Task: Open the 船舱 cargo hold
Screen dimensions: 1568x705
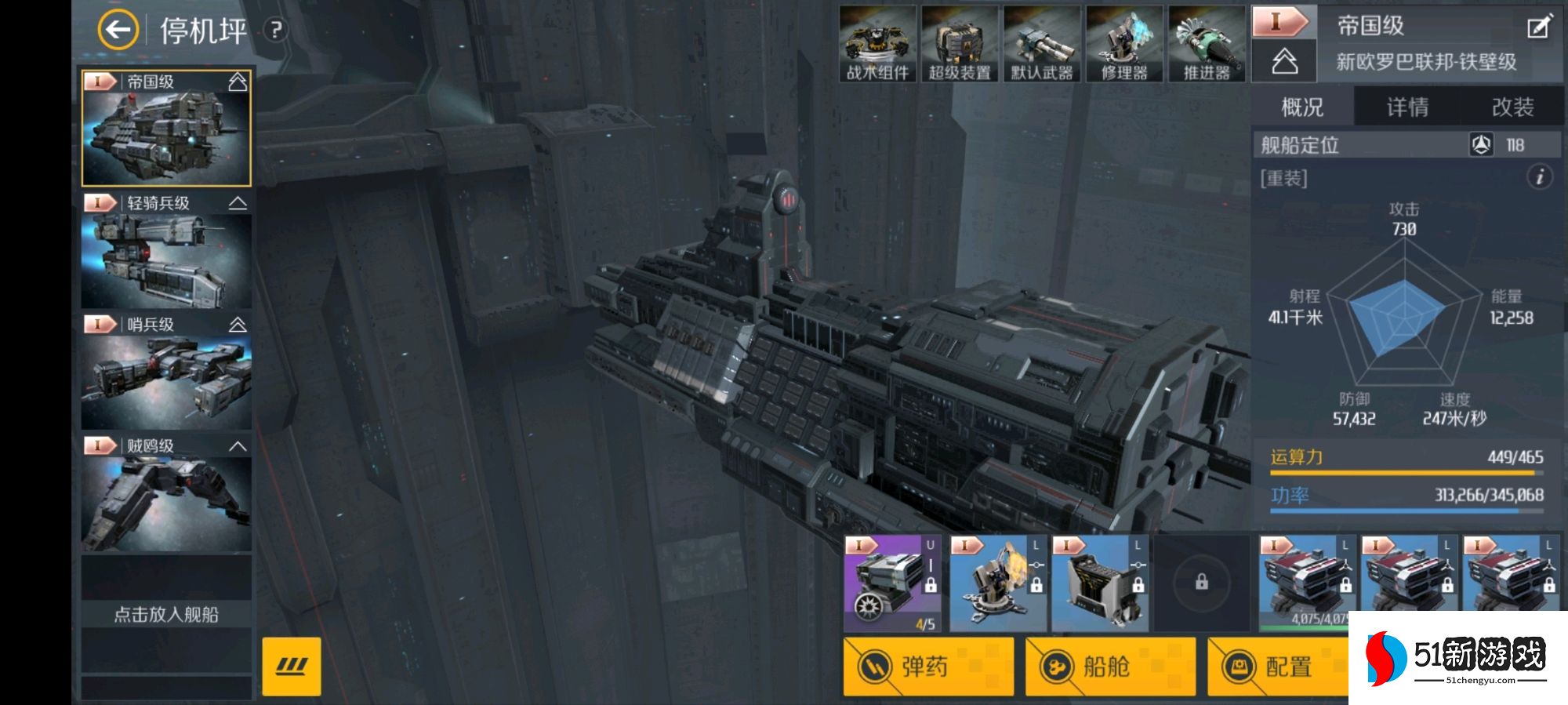Action: pos(1110,667)
